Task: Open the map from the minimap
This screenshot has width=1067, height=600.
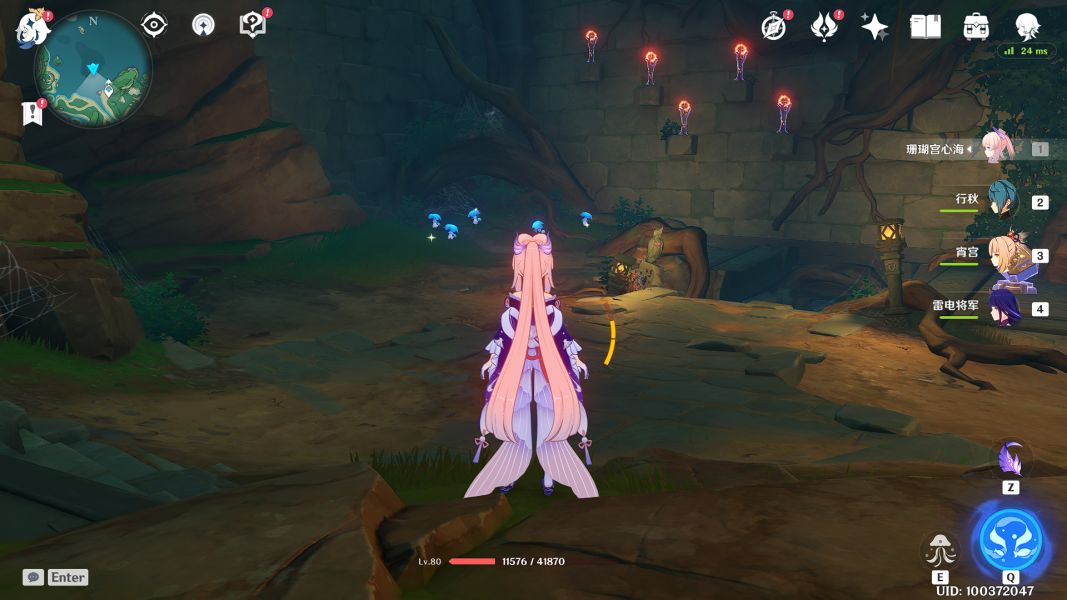Action: tap(93, 70)
